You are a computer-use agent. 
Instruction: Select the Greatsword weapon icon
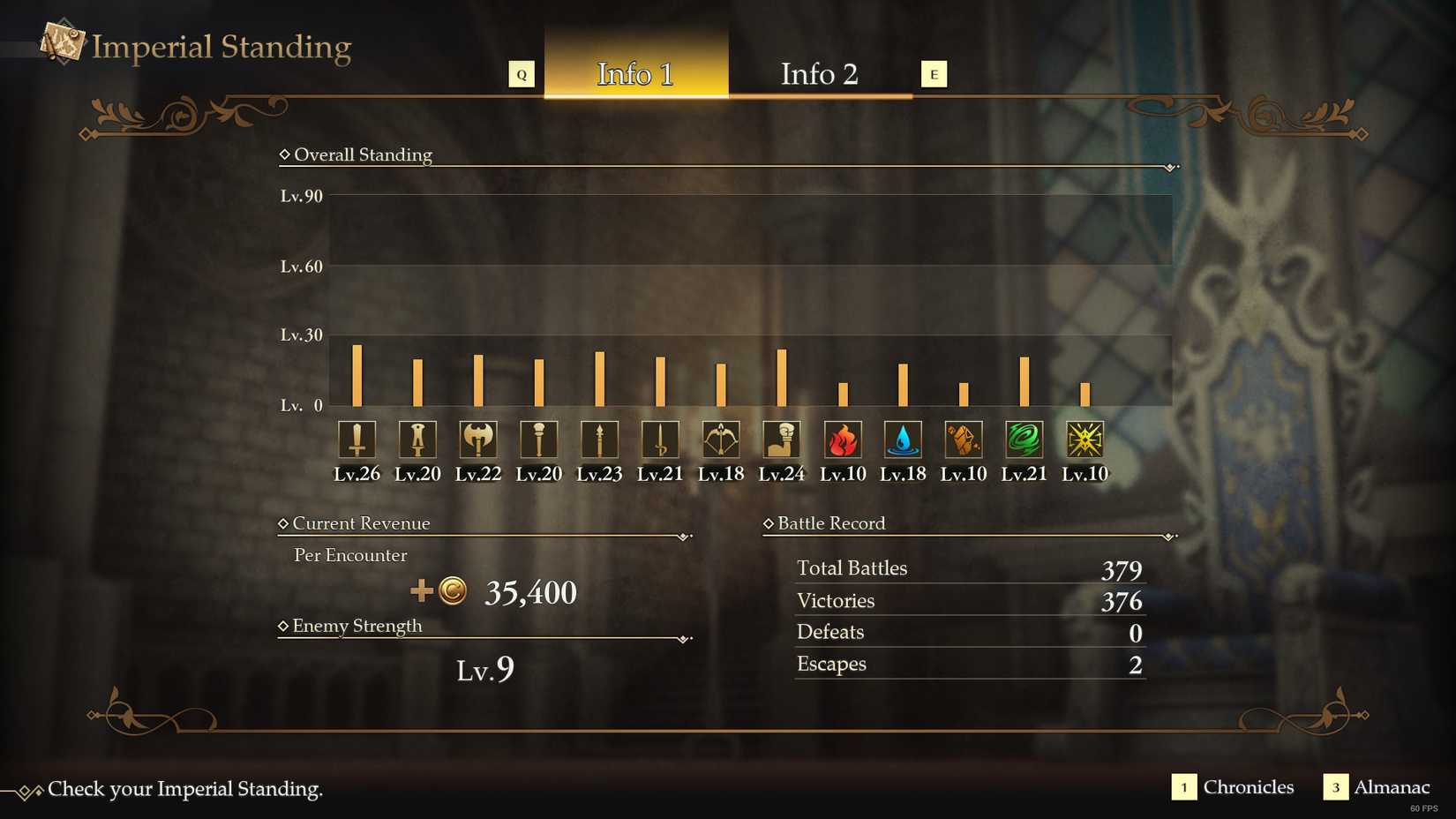pos(356,439)
